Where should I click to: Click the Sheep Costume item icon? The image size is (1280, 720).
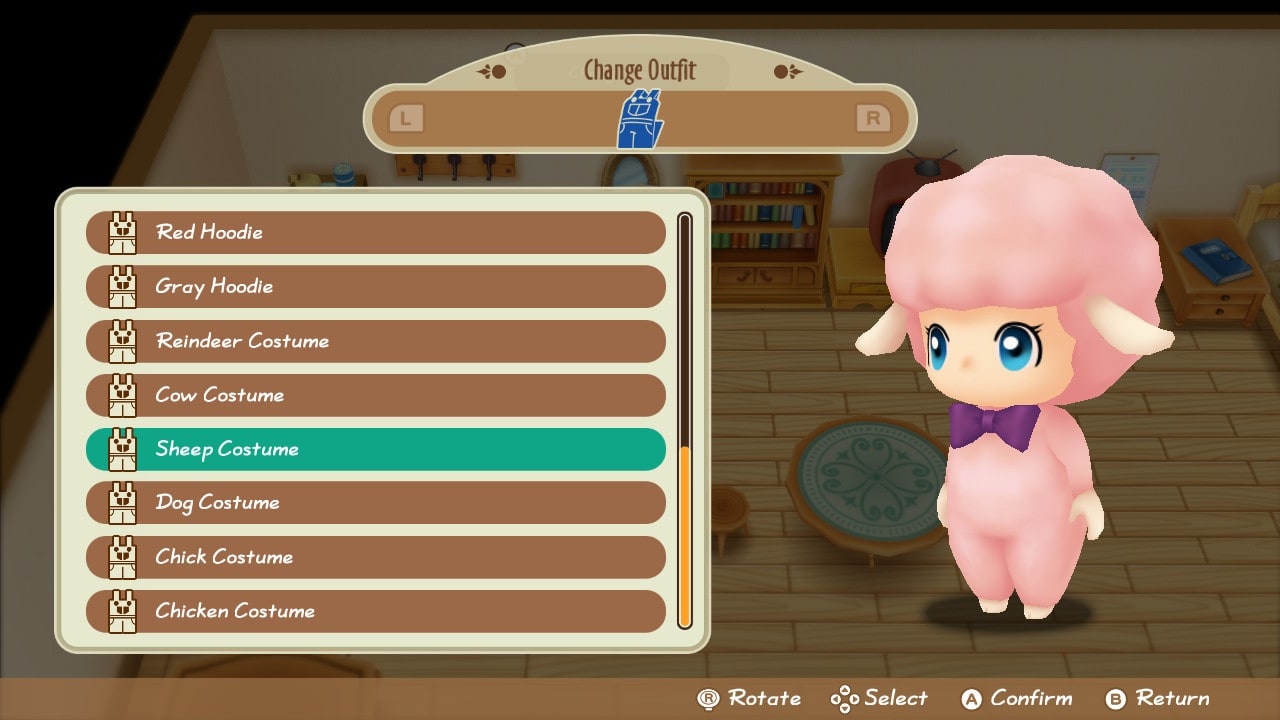[123, 449]
